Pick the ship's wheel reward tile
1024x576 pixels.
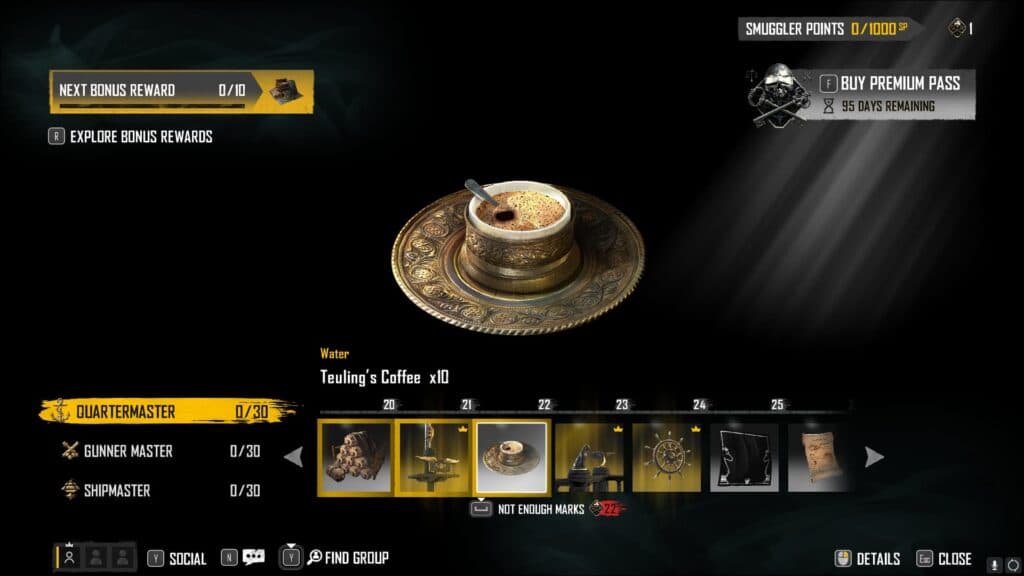[x=667, y=457]
